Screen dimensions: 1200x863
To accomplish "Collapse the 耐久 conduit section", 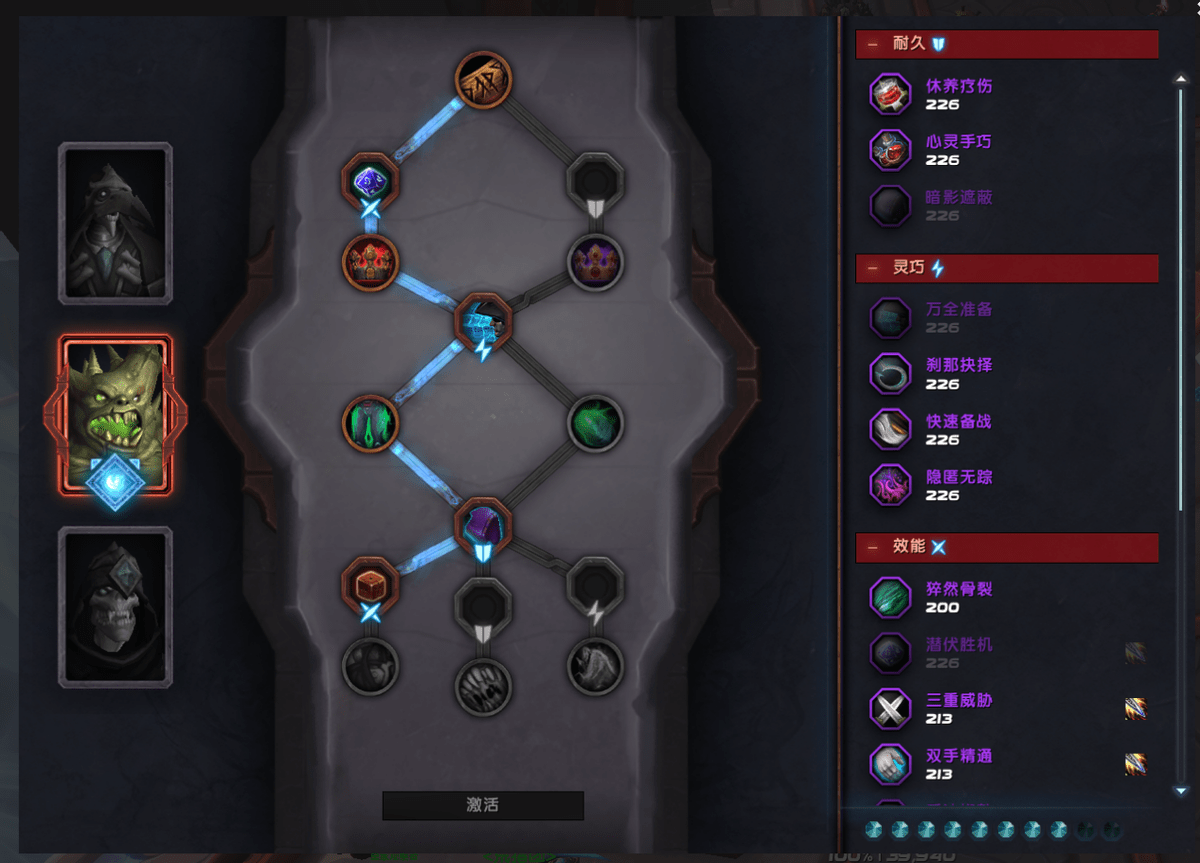I will tap(874, 44).
